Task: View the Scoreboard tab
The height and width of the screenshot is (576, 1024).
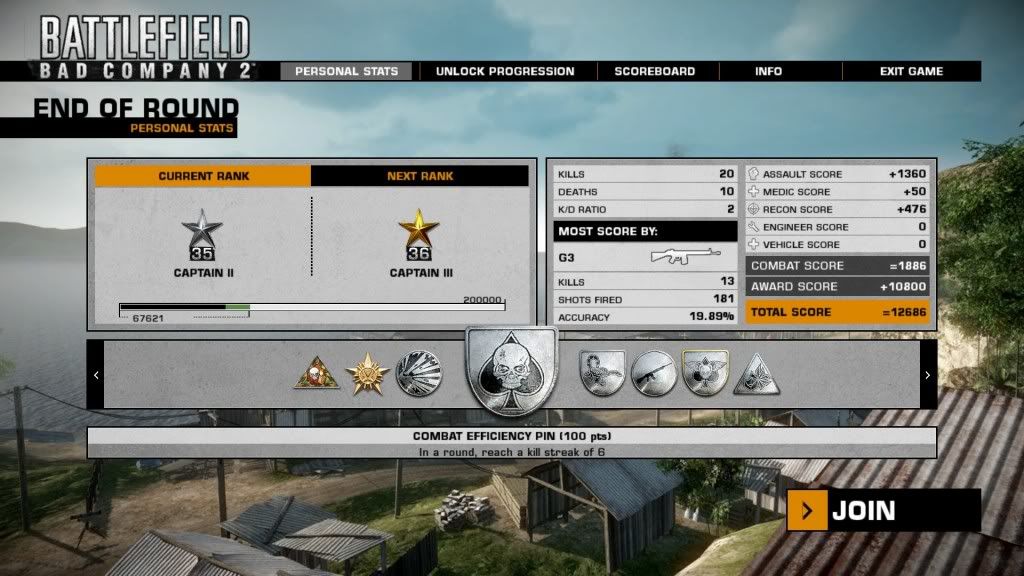Action: pyautogui.click(x=655, y=71)
